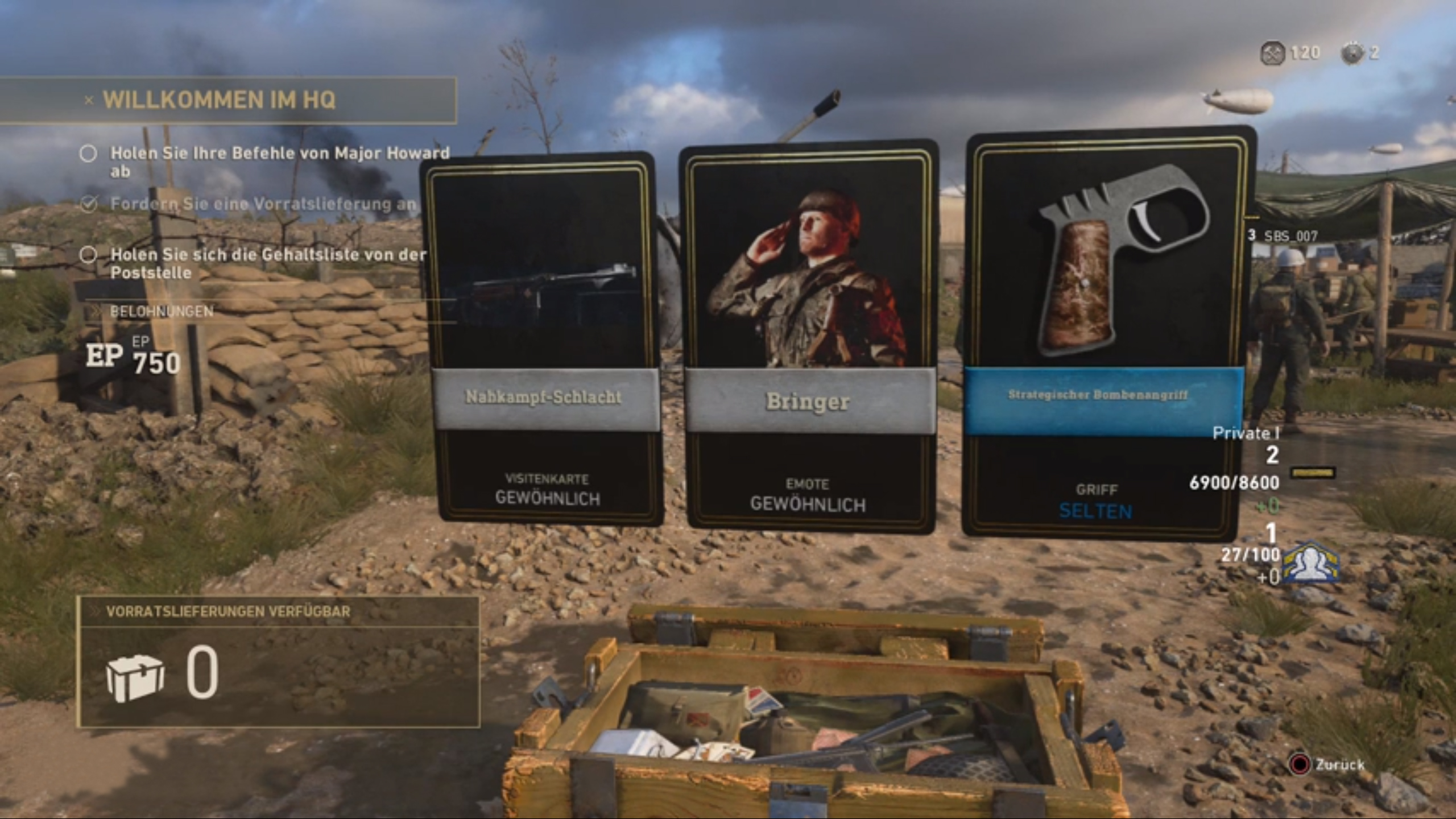This screenshot has height=819, width=1456.
Task: Select the Nahkampf-Schlacht Visitenkarte card
Action: point(543,338)
